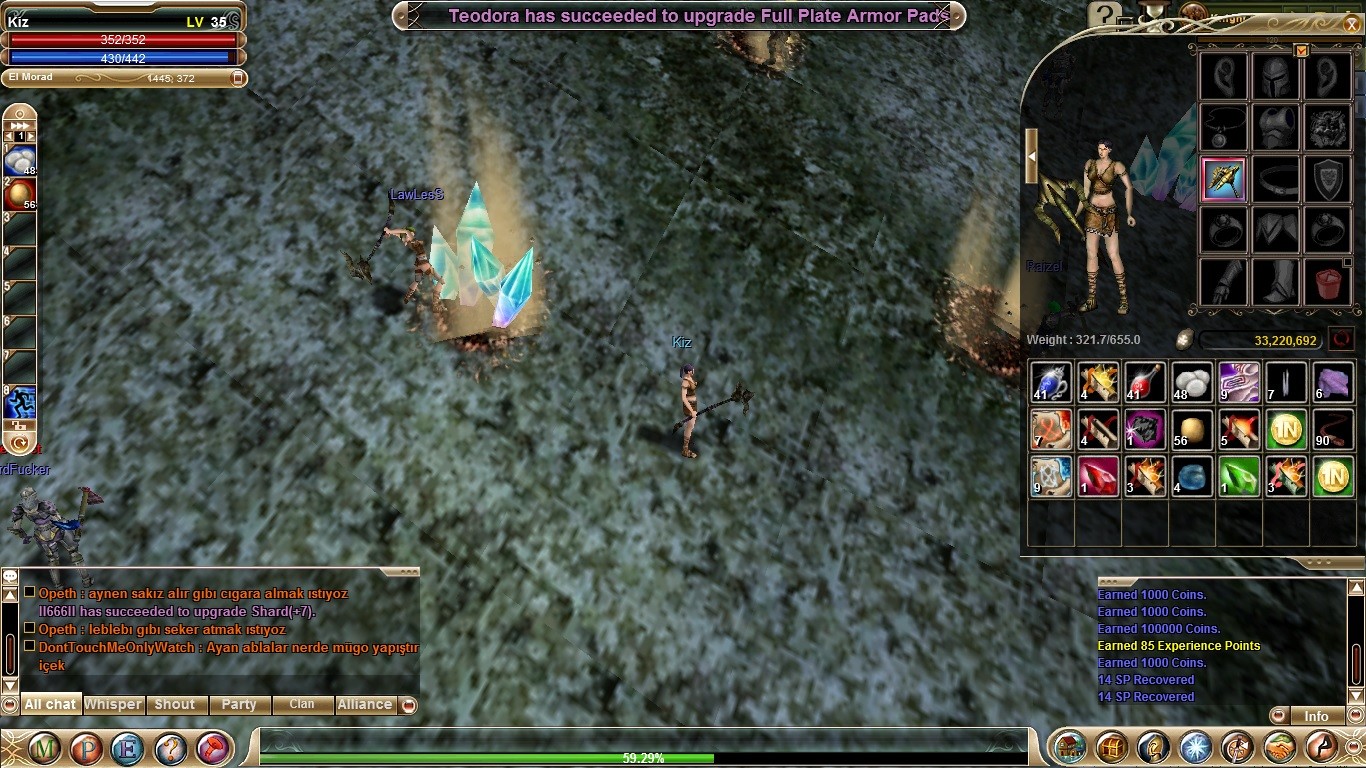Click the round orange P button
Screen dimensions: 1366x768
(x=86, y=747)
